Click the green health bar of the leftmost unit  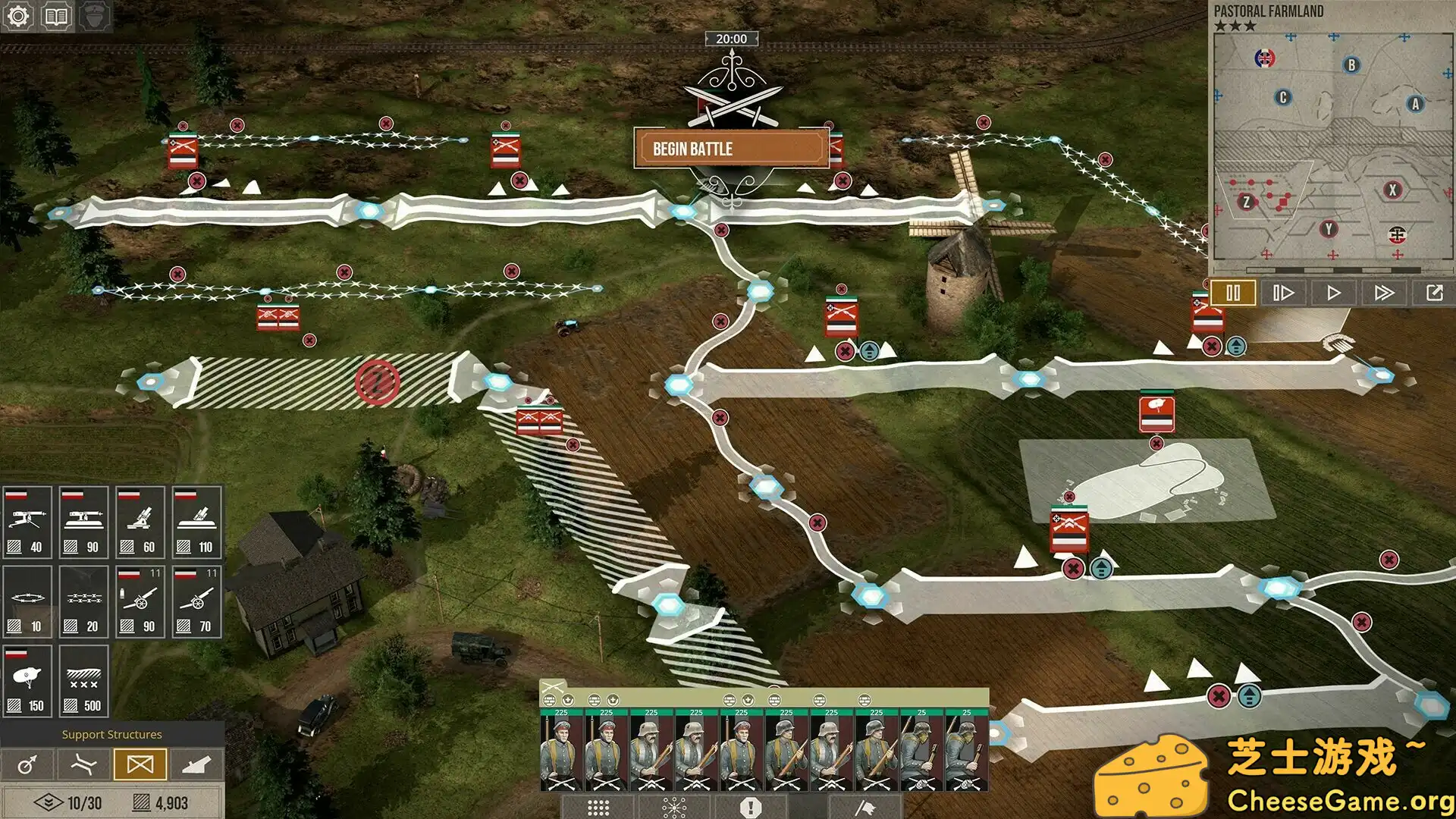(561, 712)
